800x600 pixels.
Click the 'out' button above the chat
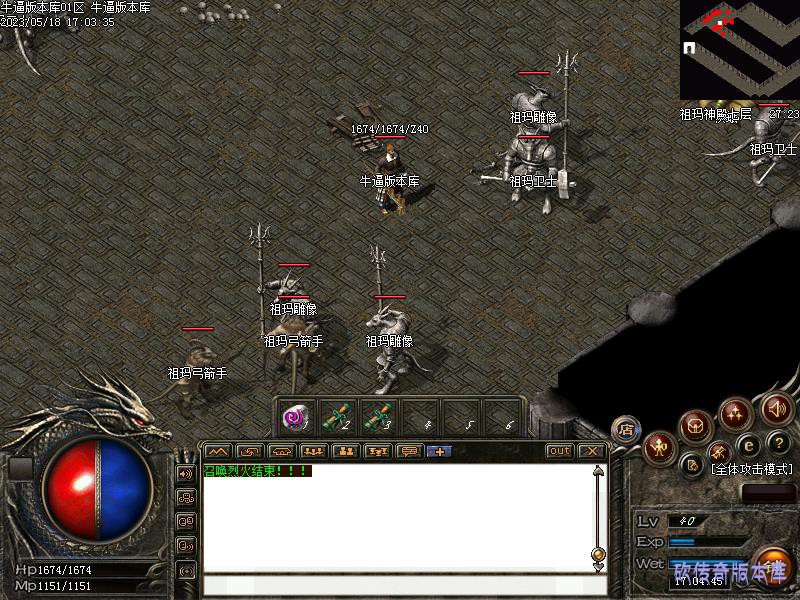[560, 451]
